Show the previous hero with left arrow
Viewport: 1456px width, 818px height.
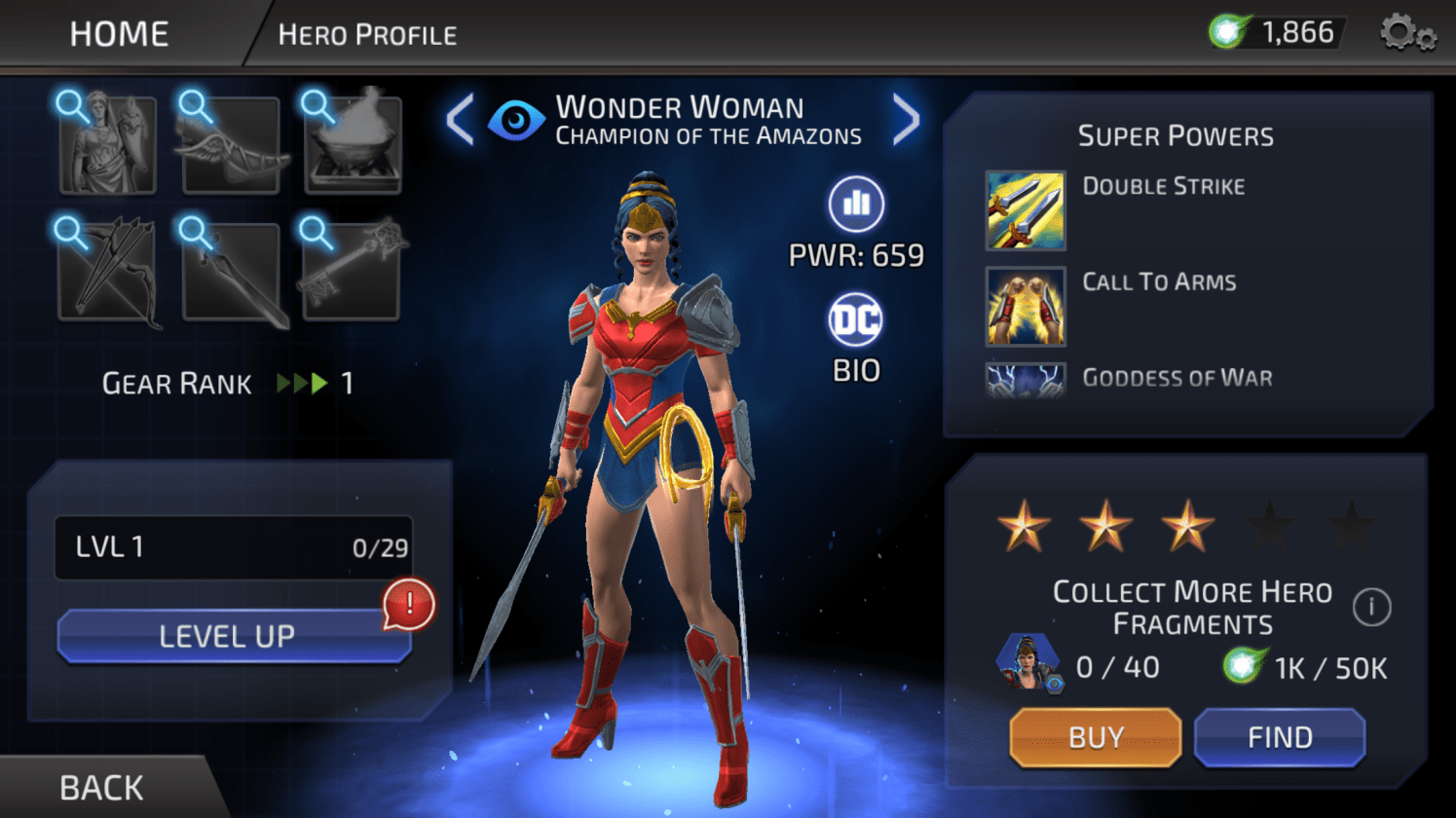pyautogui.click(x=461, y=120)
